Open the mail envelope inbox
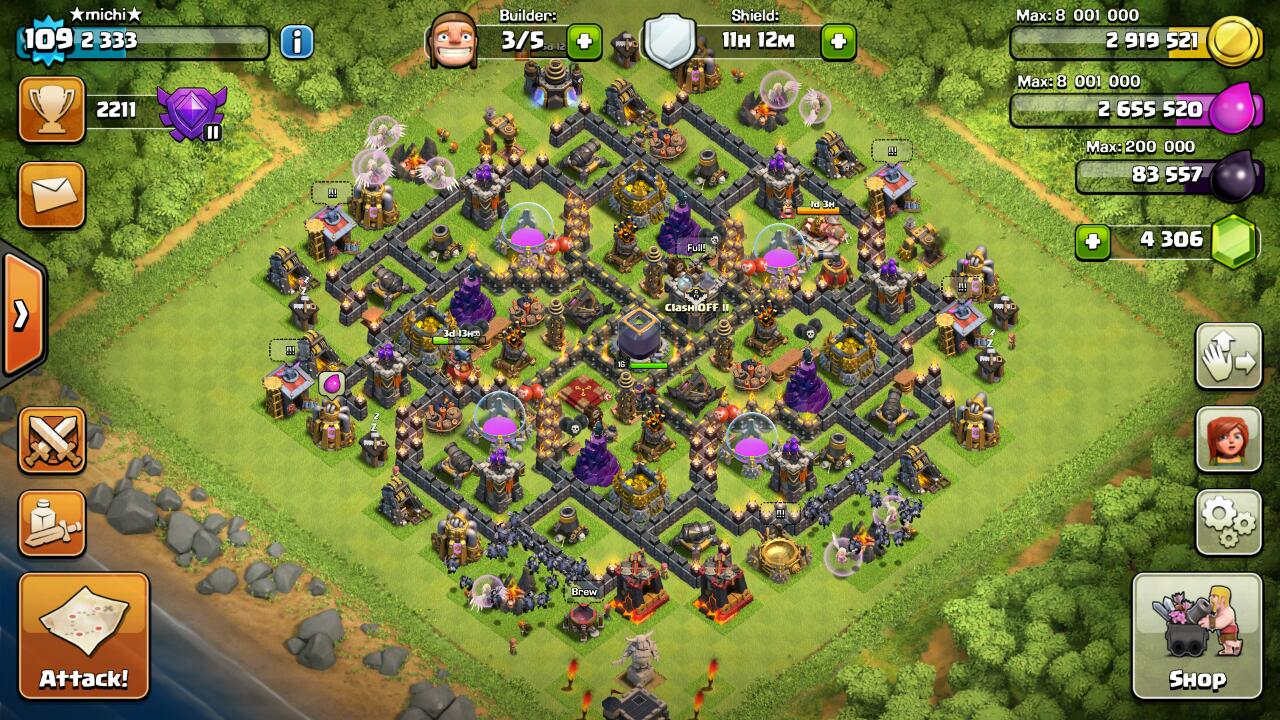This screenshot has width=1280, height=720. click(x=52, y=195)
